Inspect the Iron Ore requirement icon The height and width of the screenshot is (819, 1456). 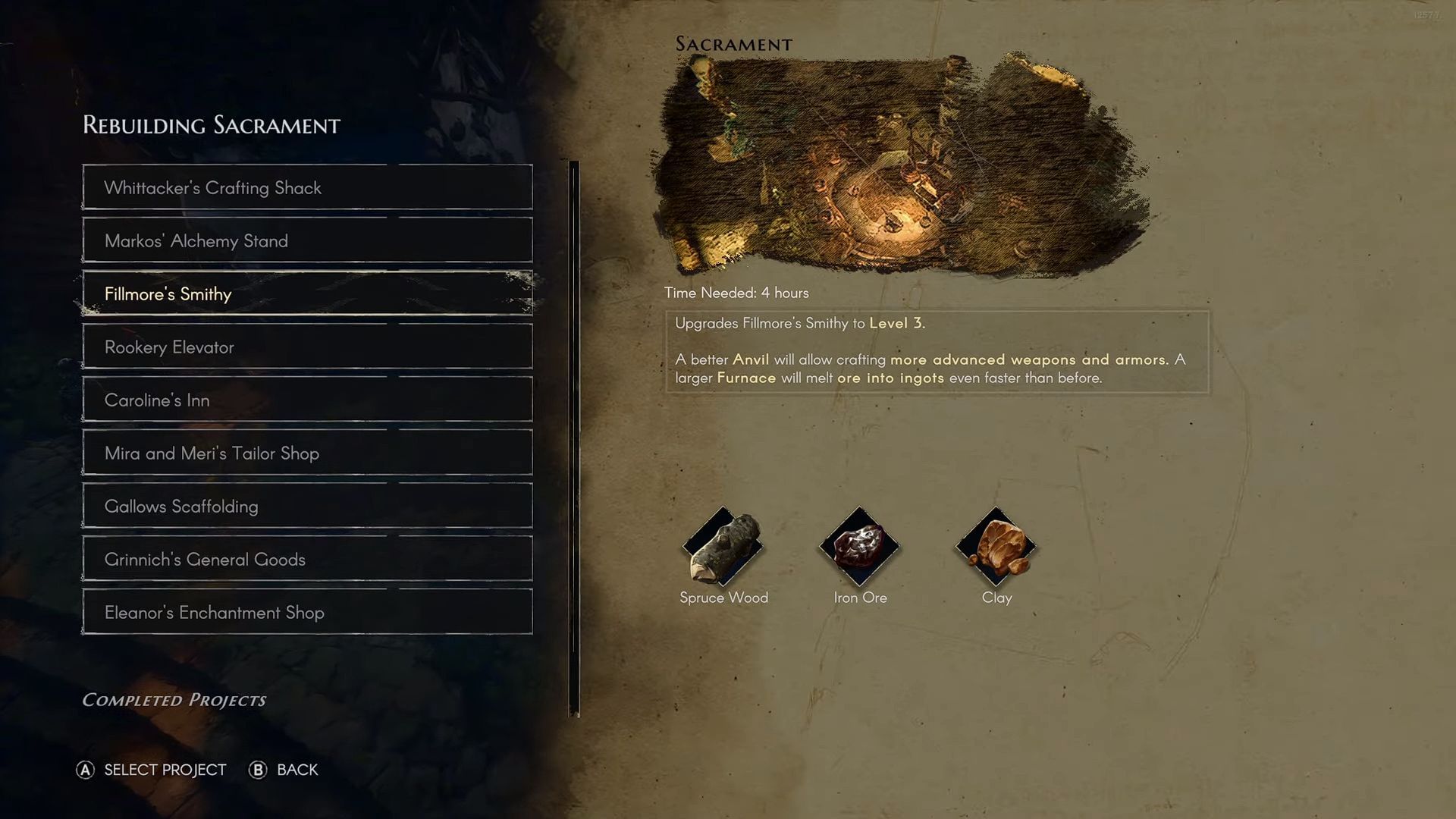coord(859,548)
